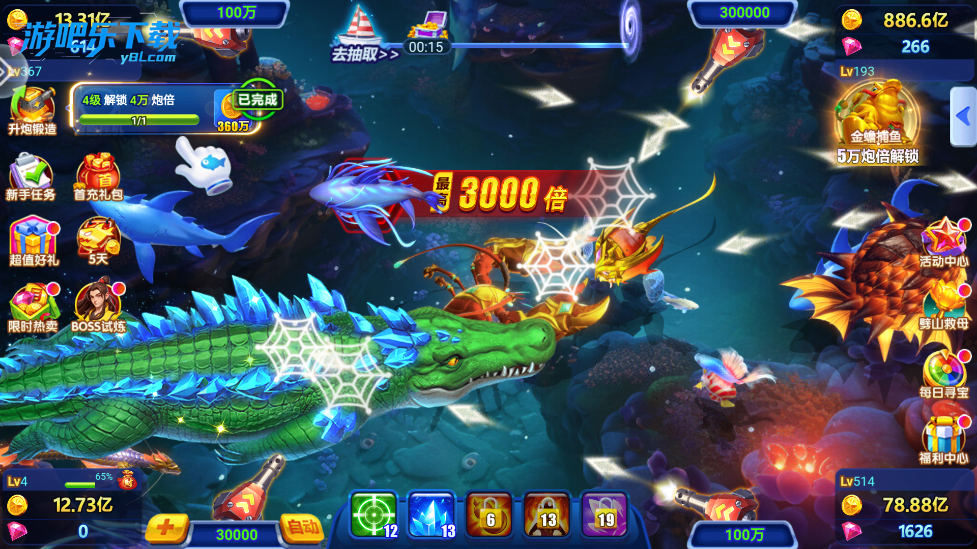This screenshot has width=977, height=549.
Task: Toggle 自动 auto-fire button
Action: click(x=301, y=527)
